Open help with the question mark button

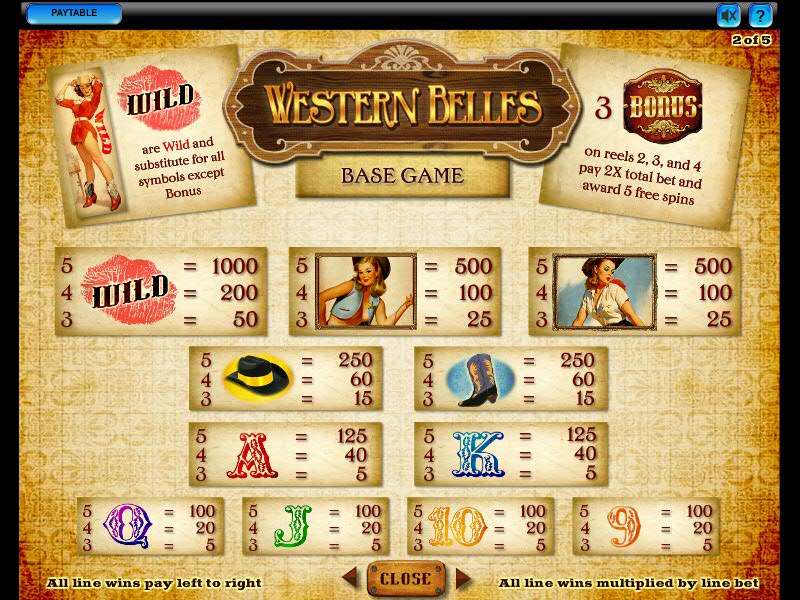pyautogui.click(x=761, y=15)
